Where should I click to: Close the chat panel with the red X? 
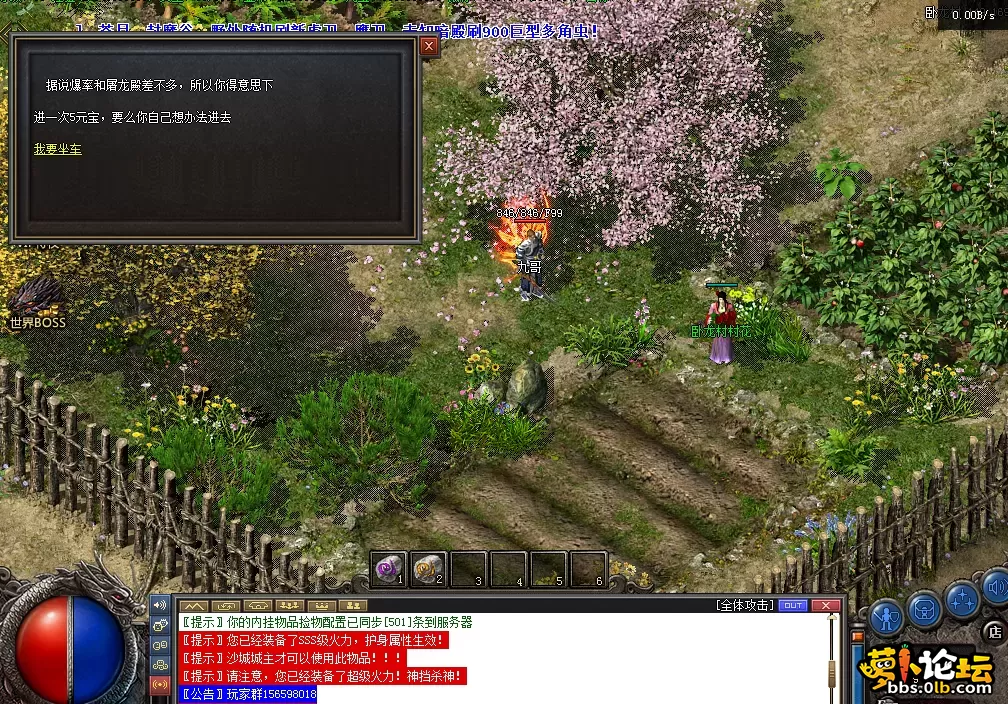(x=826, y=605)
